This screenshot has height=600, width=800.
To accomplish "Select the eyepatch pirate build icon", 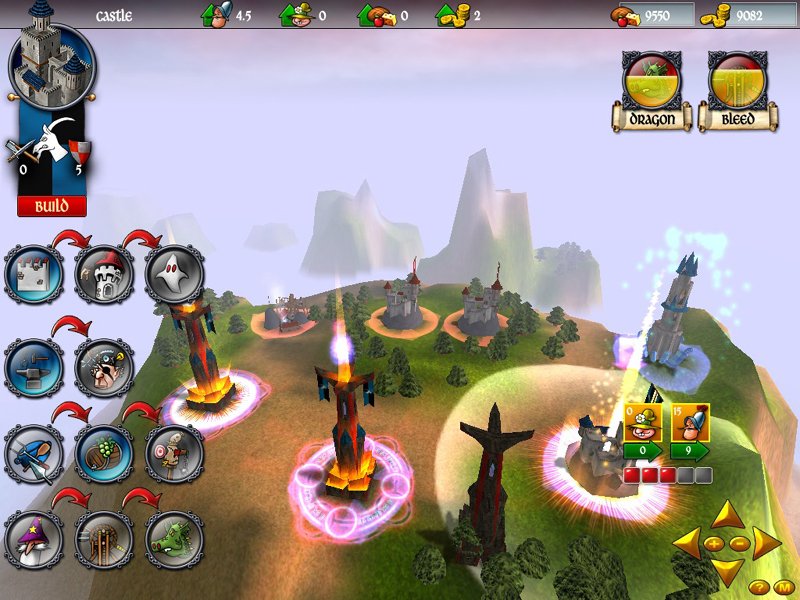I will [104, 368].
